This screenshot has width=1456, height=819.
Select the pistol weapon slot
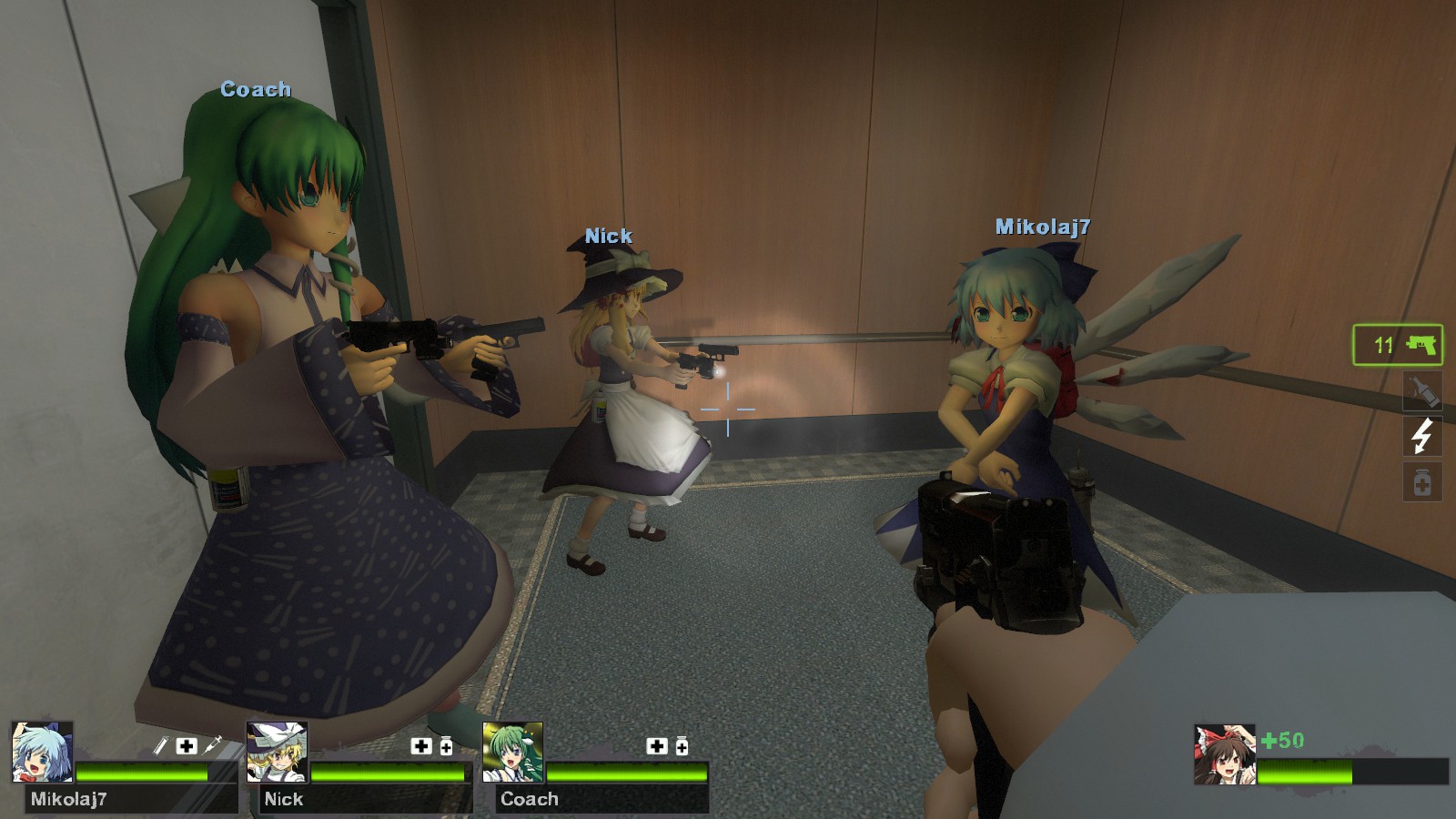point(1398,345)
